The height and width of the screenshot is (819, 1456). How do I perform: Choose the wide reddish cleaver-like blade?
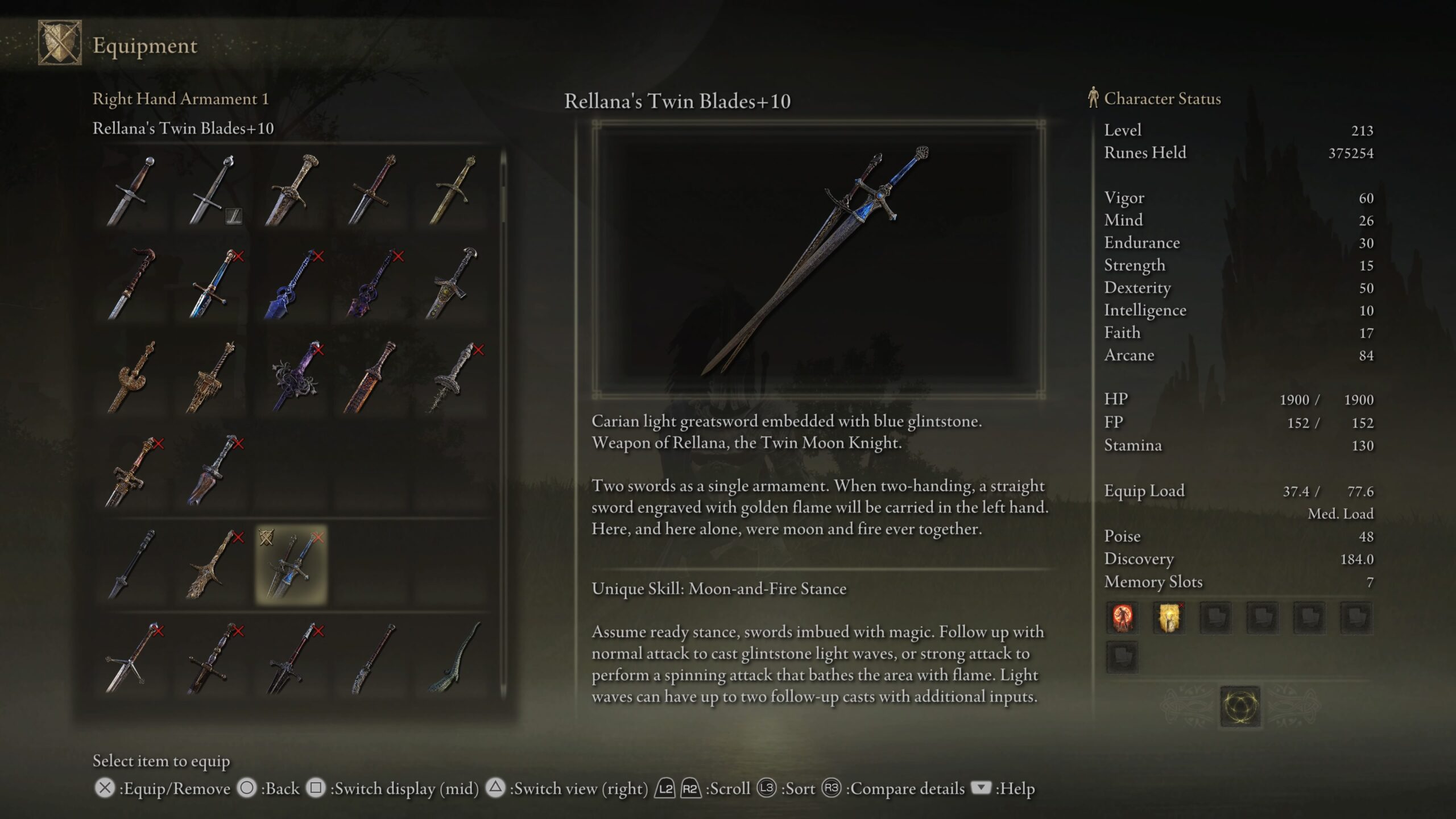(x=212, y=471)
